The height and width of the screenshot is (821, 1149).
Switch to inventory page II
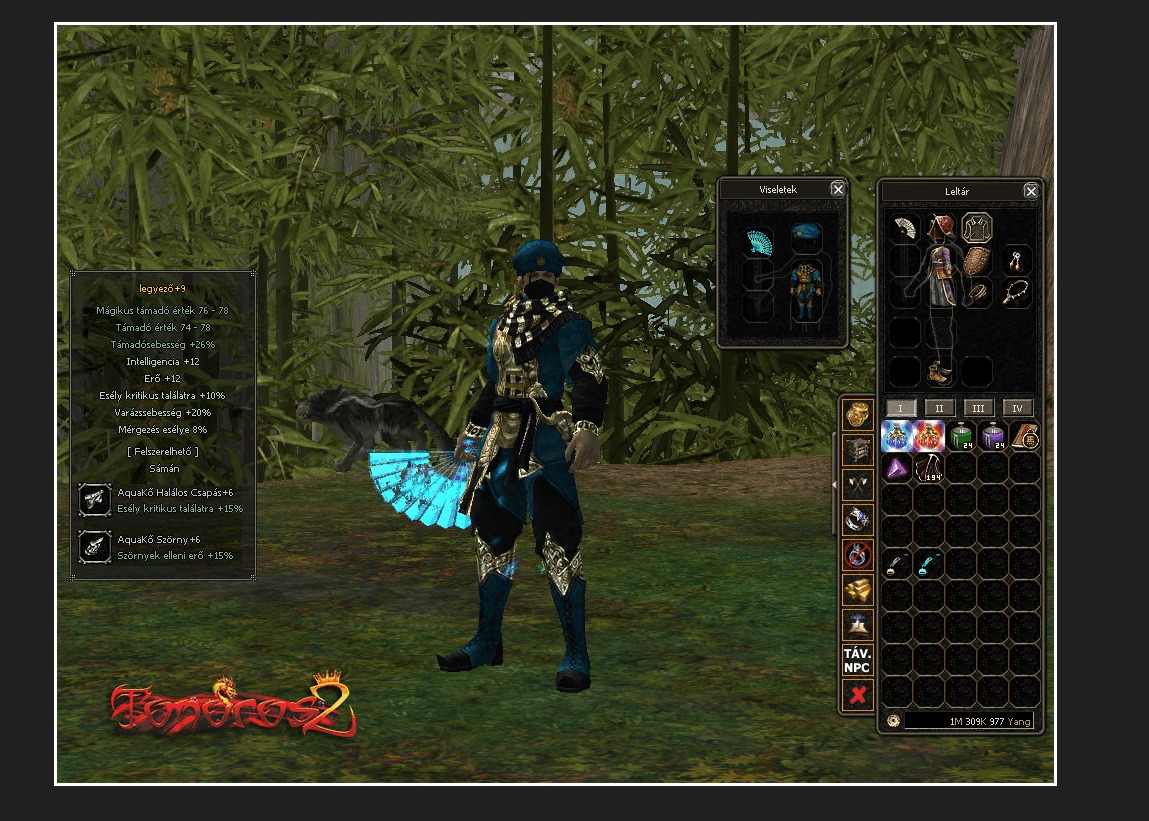point(939,408)
